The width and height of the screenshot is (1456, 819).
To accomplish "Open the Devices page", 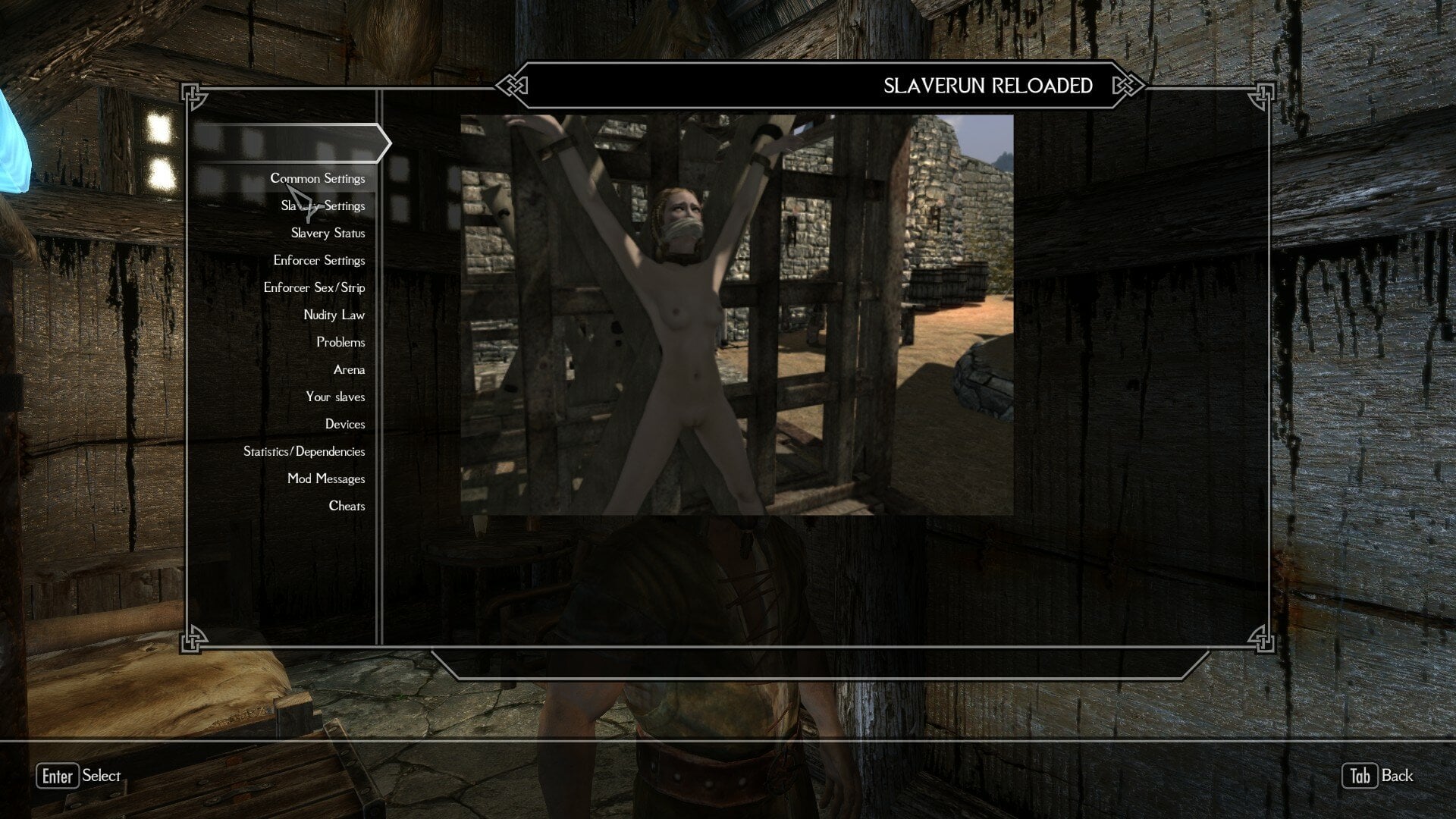I will coord(345,424).
